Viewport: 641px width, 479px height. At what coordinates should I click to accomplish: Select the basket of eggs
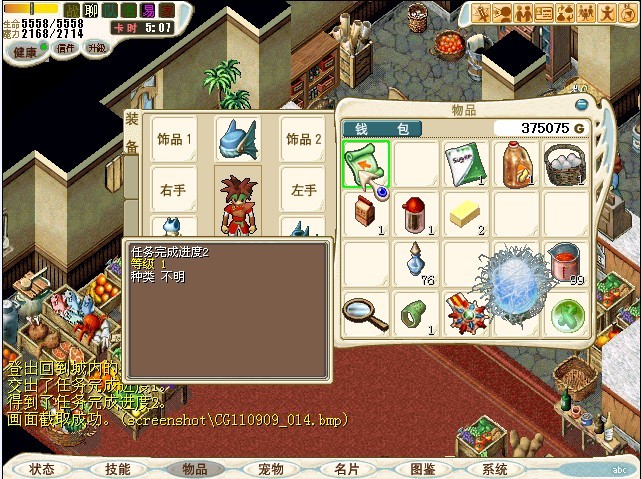point(566,163)
